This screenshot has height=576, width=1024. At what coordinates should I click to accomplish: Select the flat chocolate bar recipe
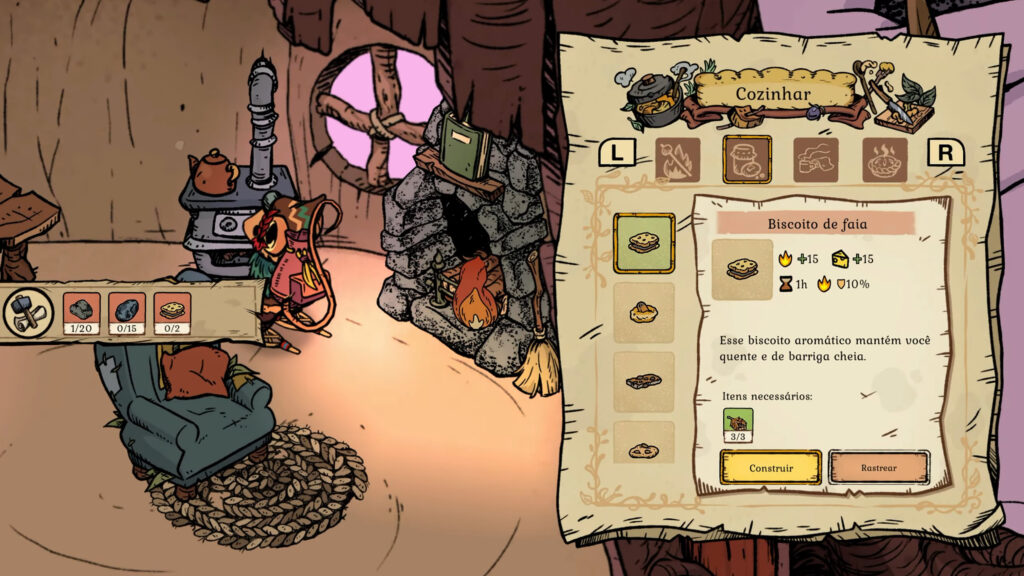[644, 381]
